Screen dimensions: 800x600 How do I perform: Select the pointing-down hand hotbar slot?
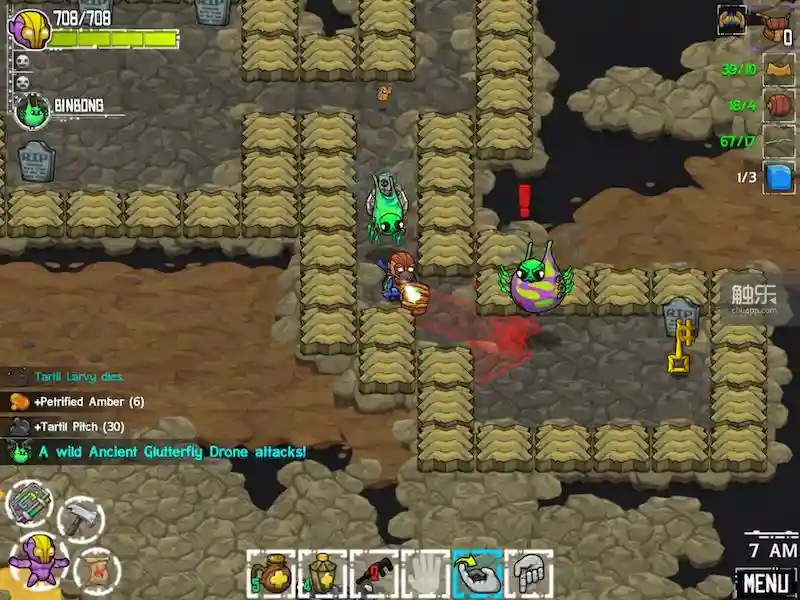529,573
